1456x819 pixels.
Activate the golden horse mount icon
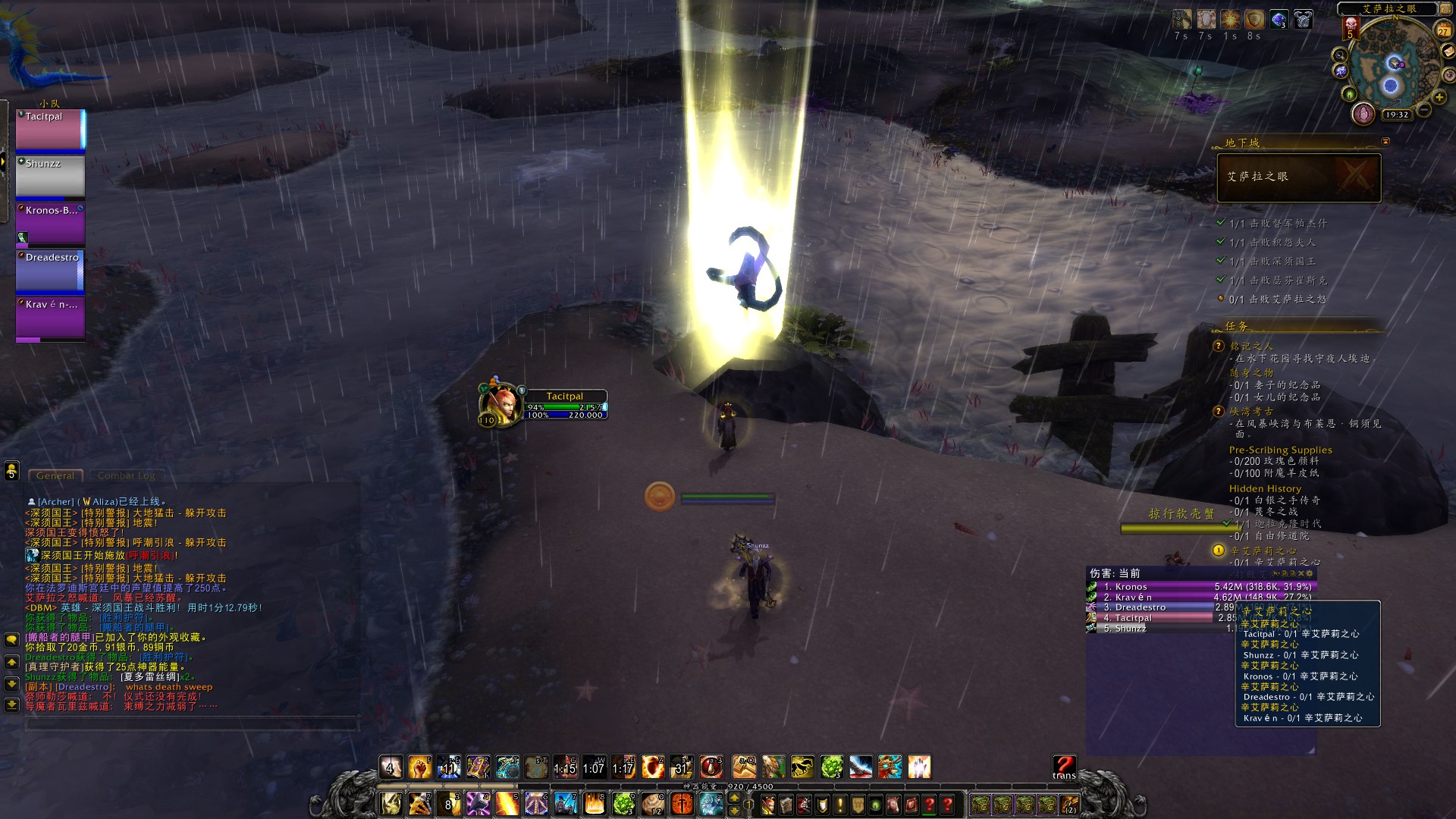click(x=802, y=767)
